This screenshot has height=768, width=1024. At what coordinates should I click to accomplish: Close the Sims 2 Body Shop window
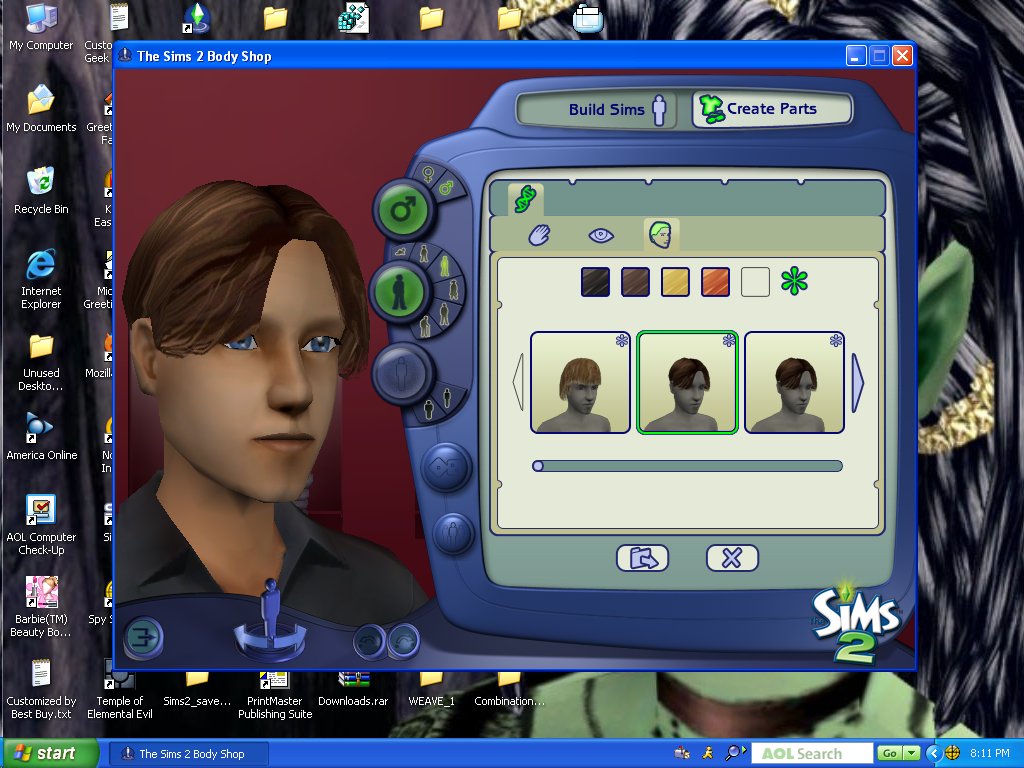(902, 55)
